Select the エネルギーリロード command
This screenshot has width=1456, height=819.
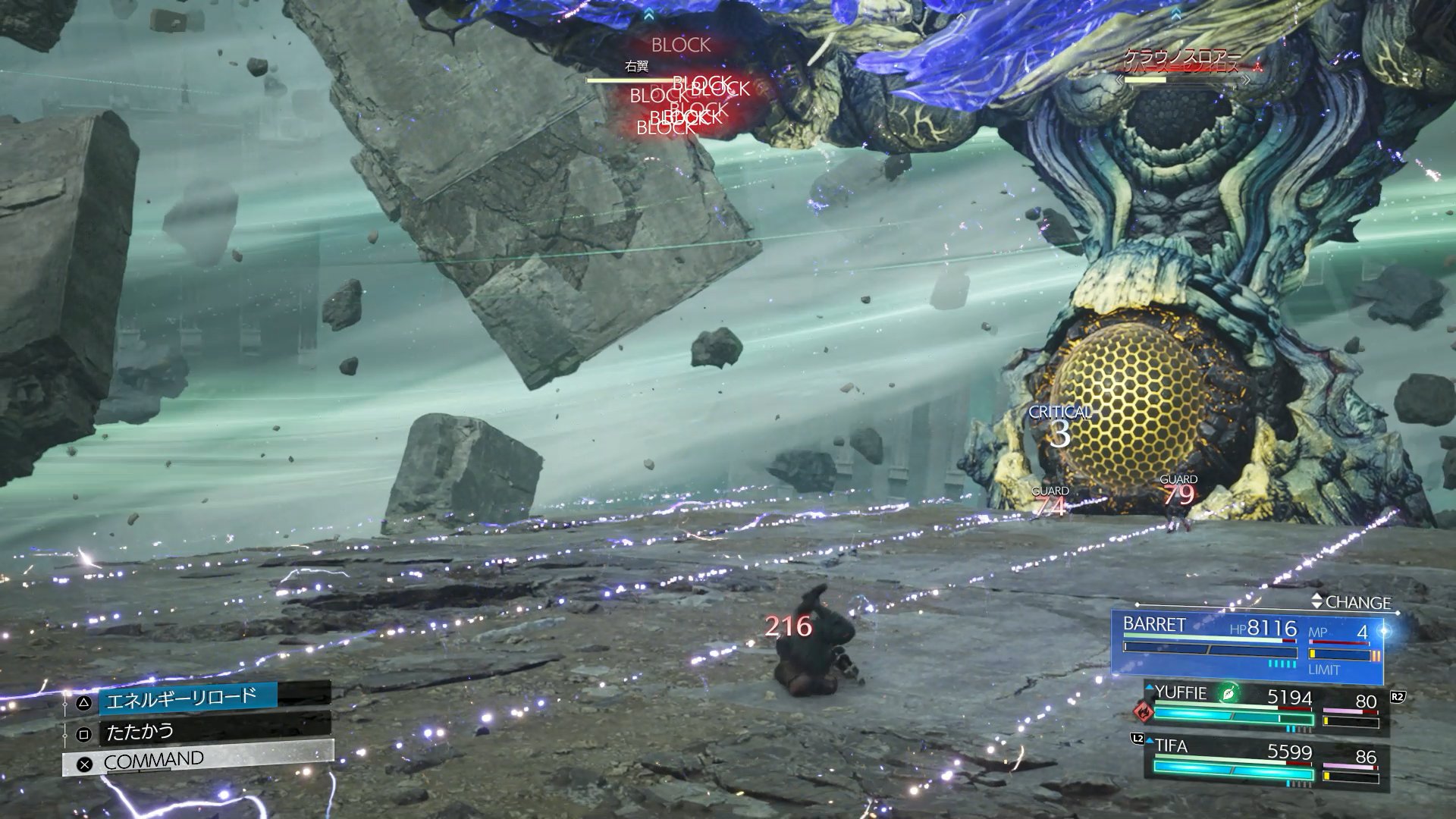pyautogui.click(x=182, y=698)
